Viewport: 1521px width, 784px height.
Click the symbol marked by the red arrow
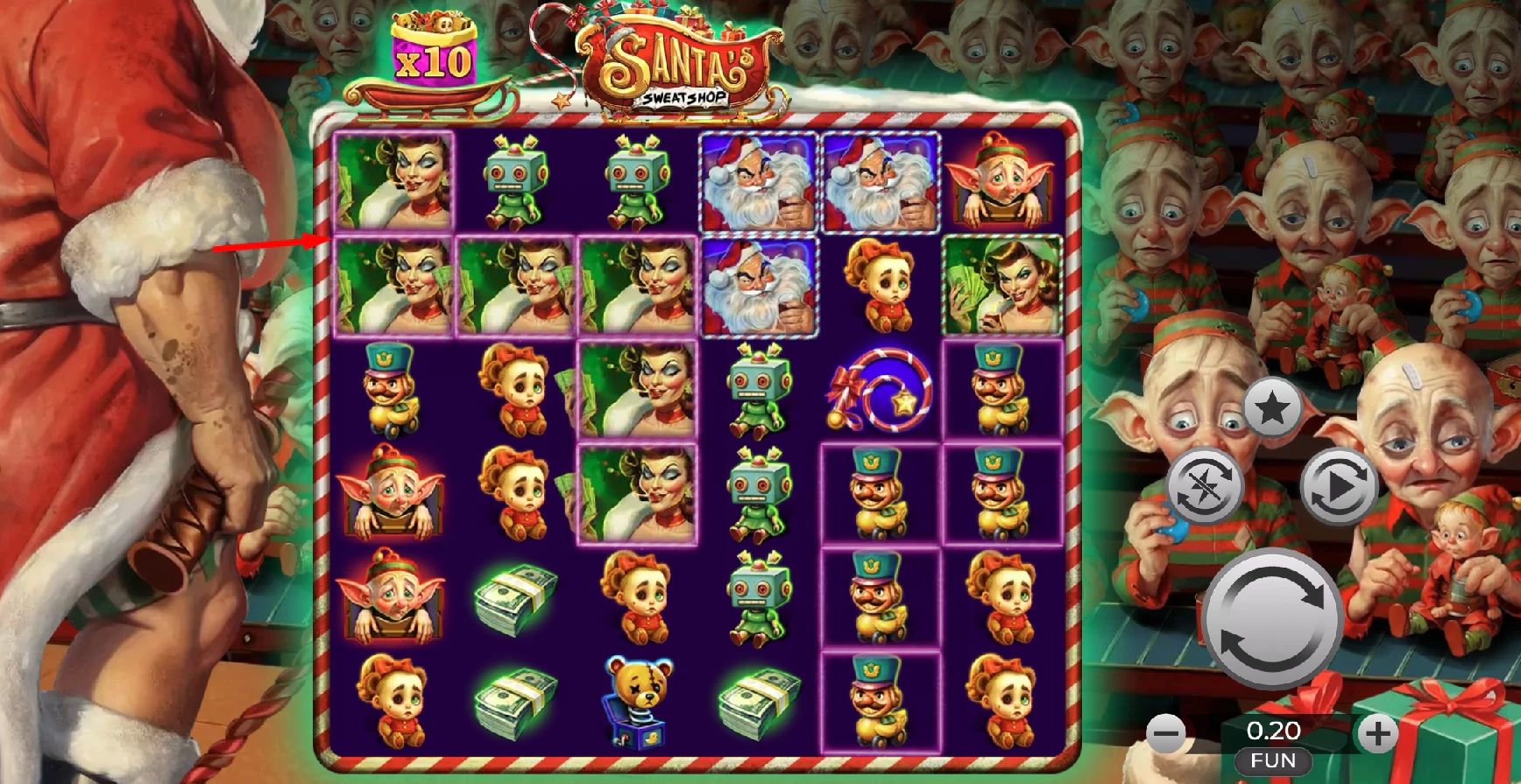(x=393, y=287)
